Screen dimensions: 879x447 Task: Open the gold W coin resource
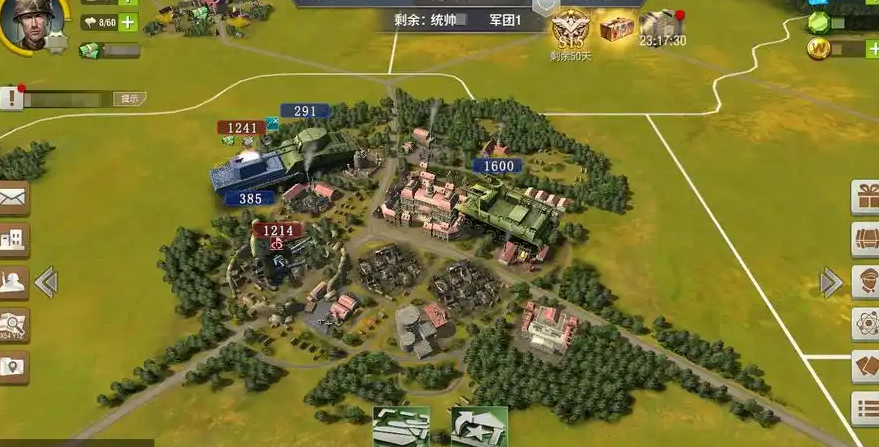820,49
